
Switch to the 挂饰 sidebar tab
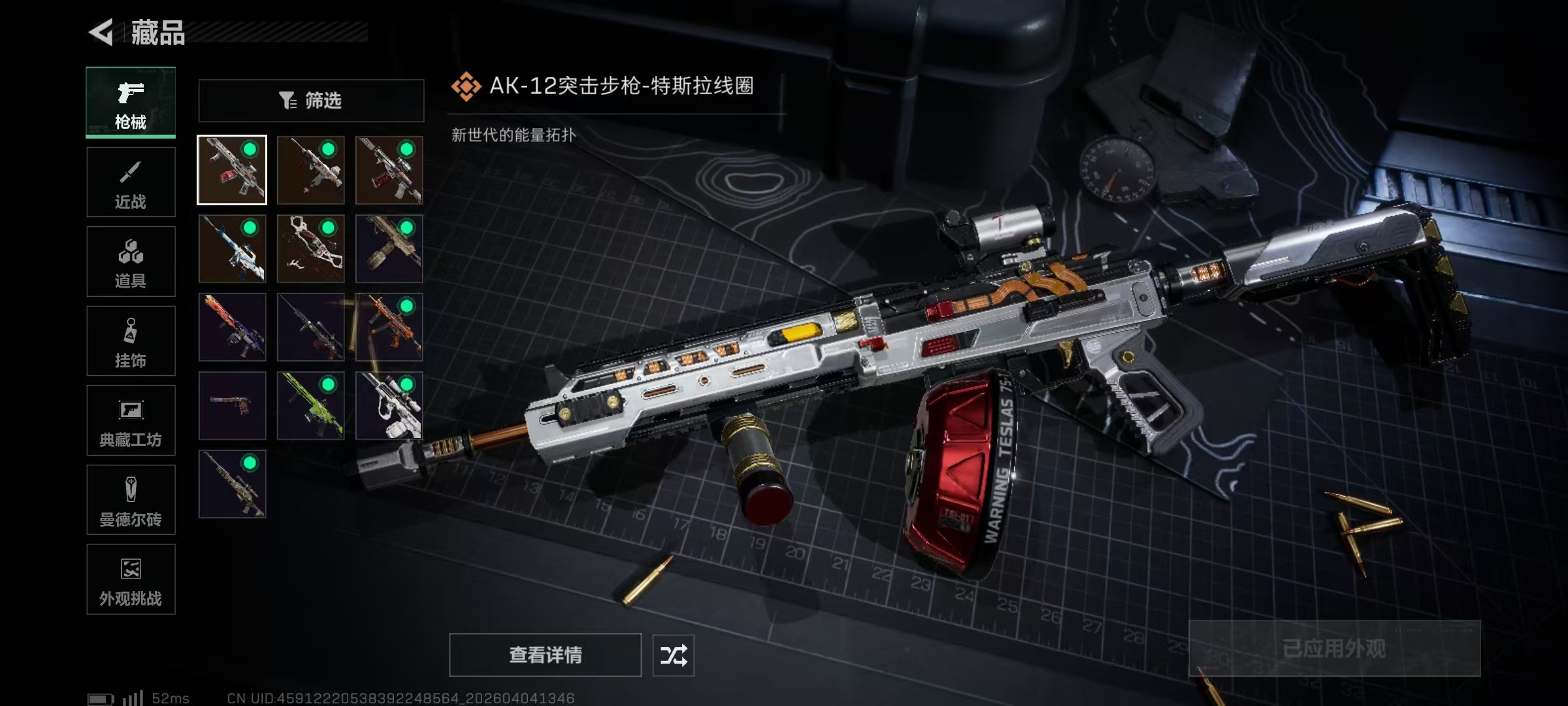130,341
